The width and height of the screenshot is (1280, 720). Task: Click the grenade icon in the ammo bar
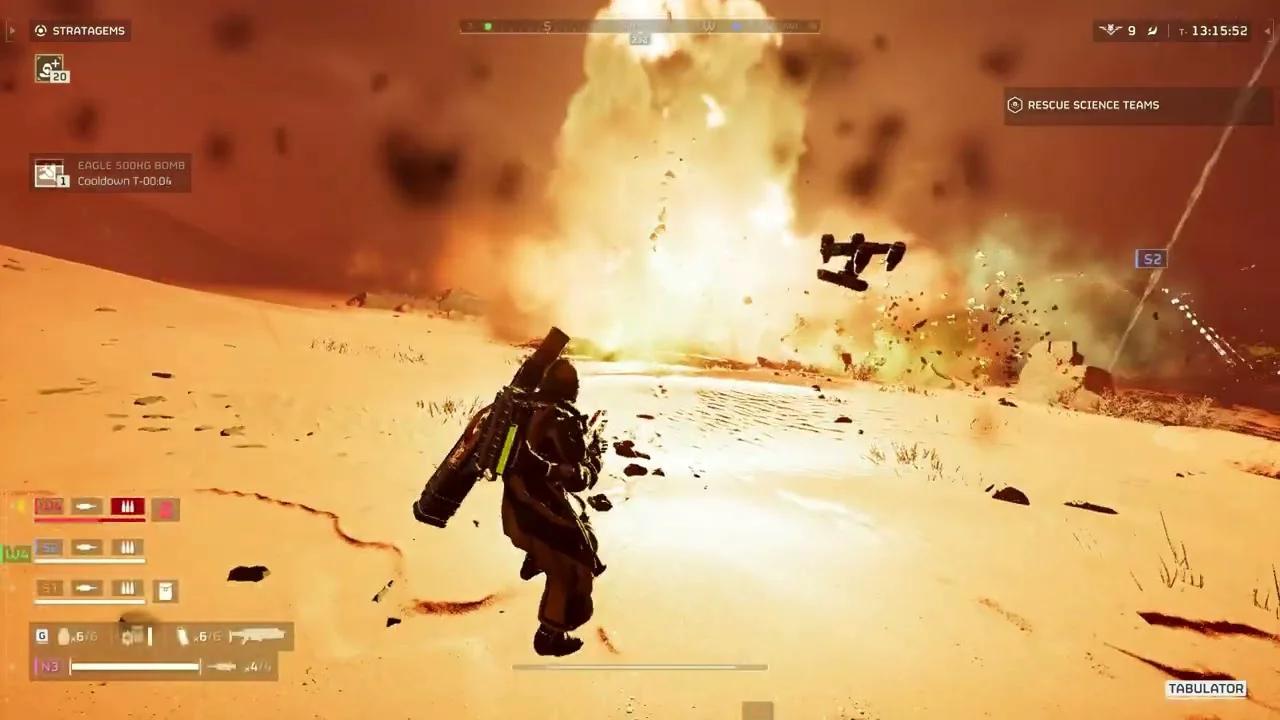click(62, 636)
